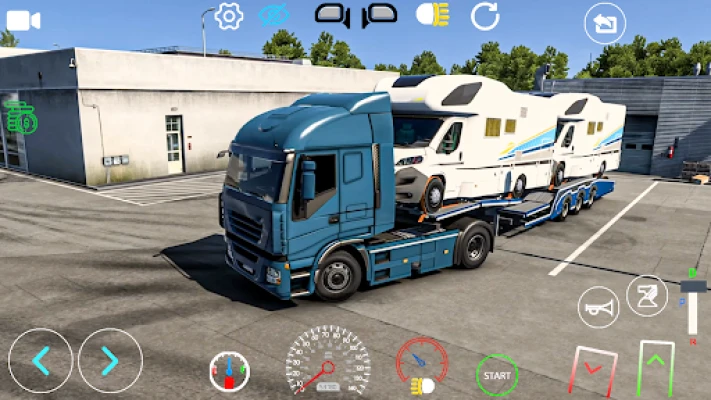711x400 pixels.
Task: Turn on the headlights icon at the top
Action: pos(432,15)
